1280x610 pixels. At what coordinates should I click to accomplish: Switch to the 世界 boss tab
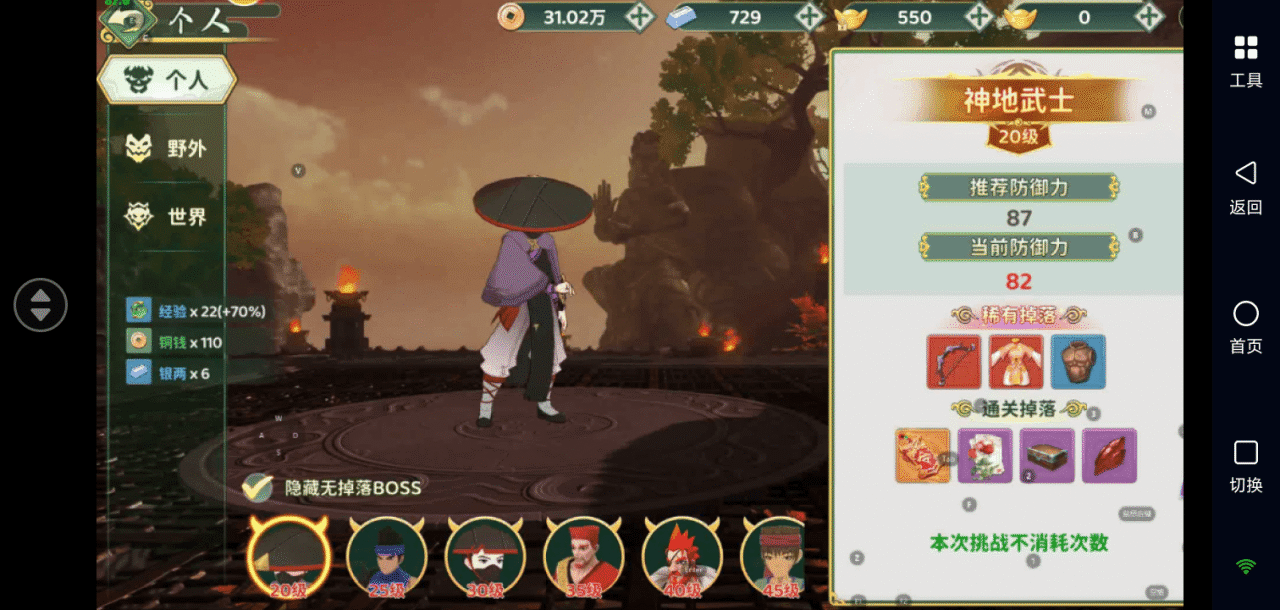pos(167,216)
